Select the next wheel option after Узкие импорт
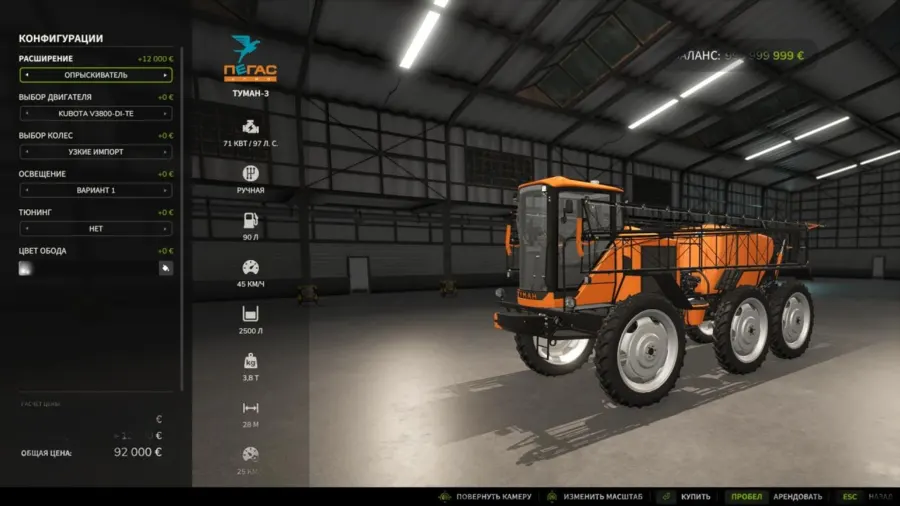The height and width of the screenshot is (506, 900). pyautogui.click(x=166, y=152)
